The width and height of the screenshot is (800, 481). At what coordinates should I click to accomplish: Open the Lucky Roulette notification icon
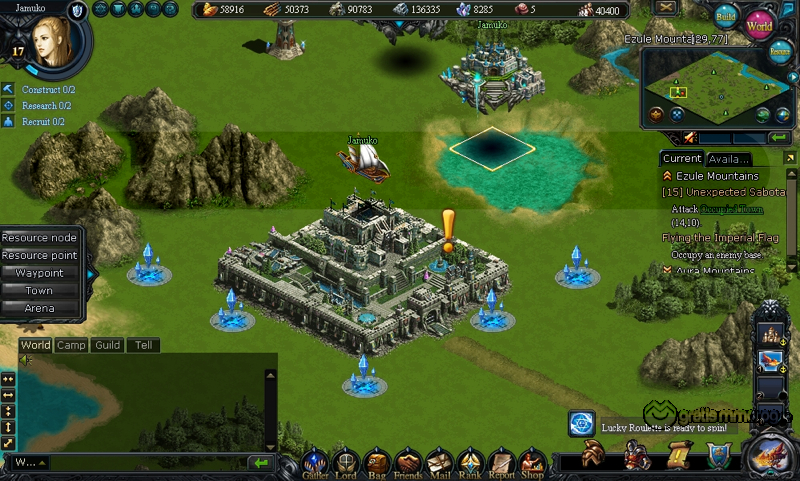[582, 424]
